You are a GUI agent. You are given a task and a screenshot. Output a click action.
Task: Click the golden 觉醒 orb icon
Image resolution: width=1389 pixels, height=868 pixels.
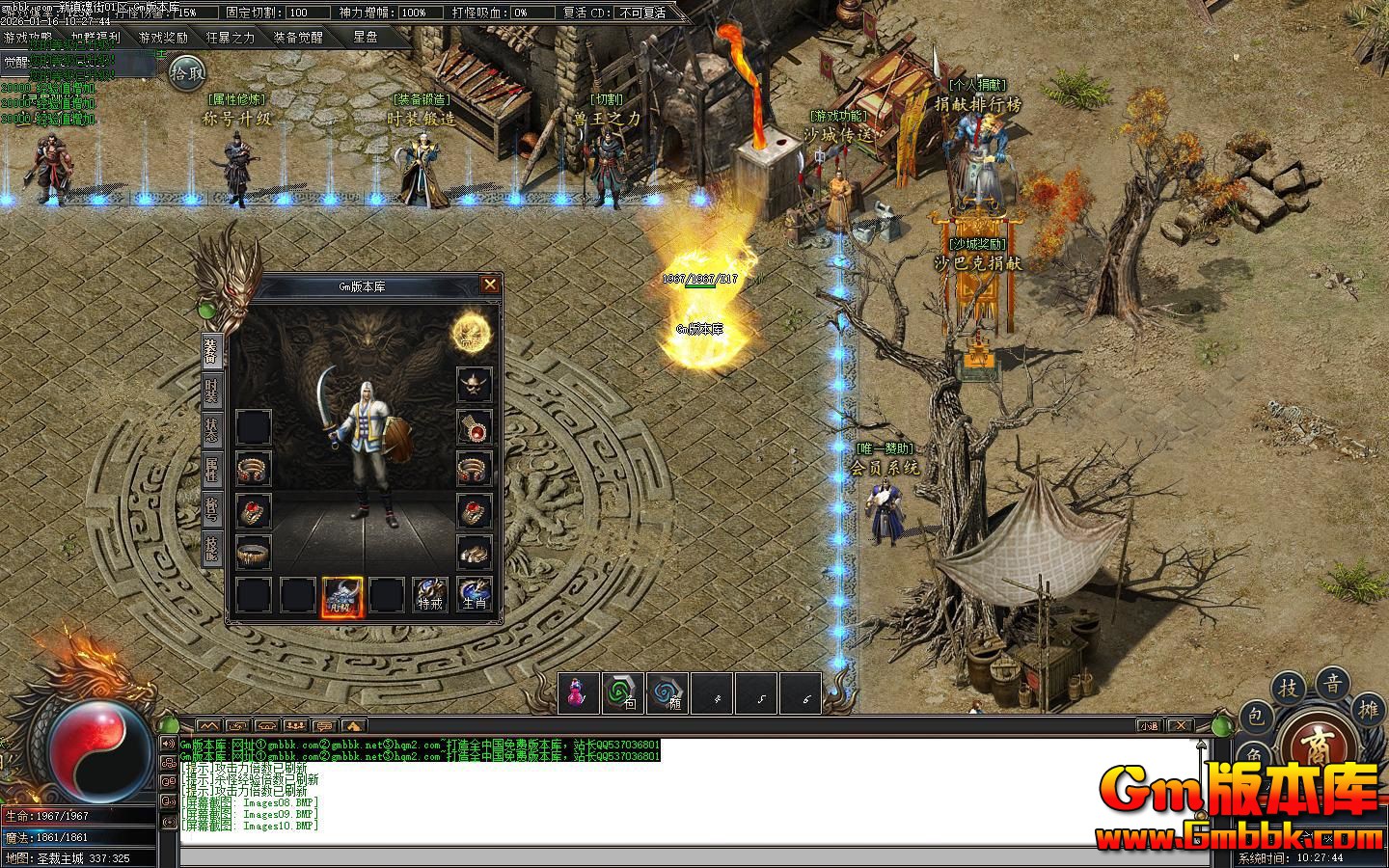pyautogui.click(x=473, y=333)
